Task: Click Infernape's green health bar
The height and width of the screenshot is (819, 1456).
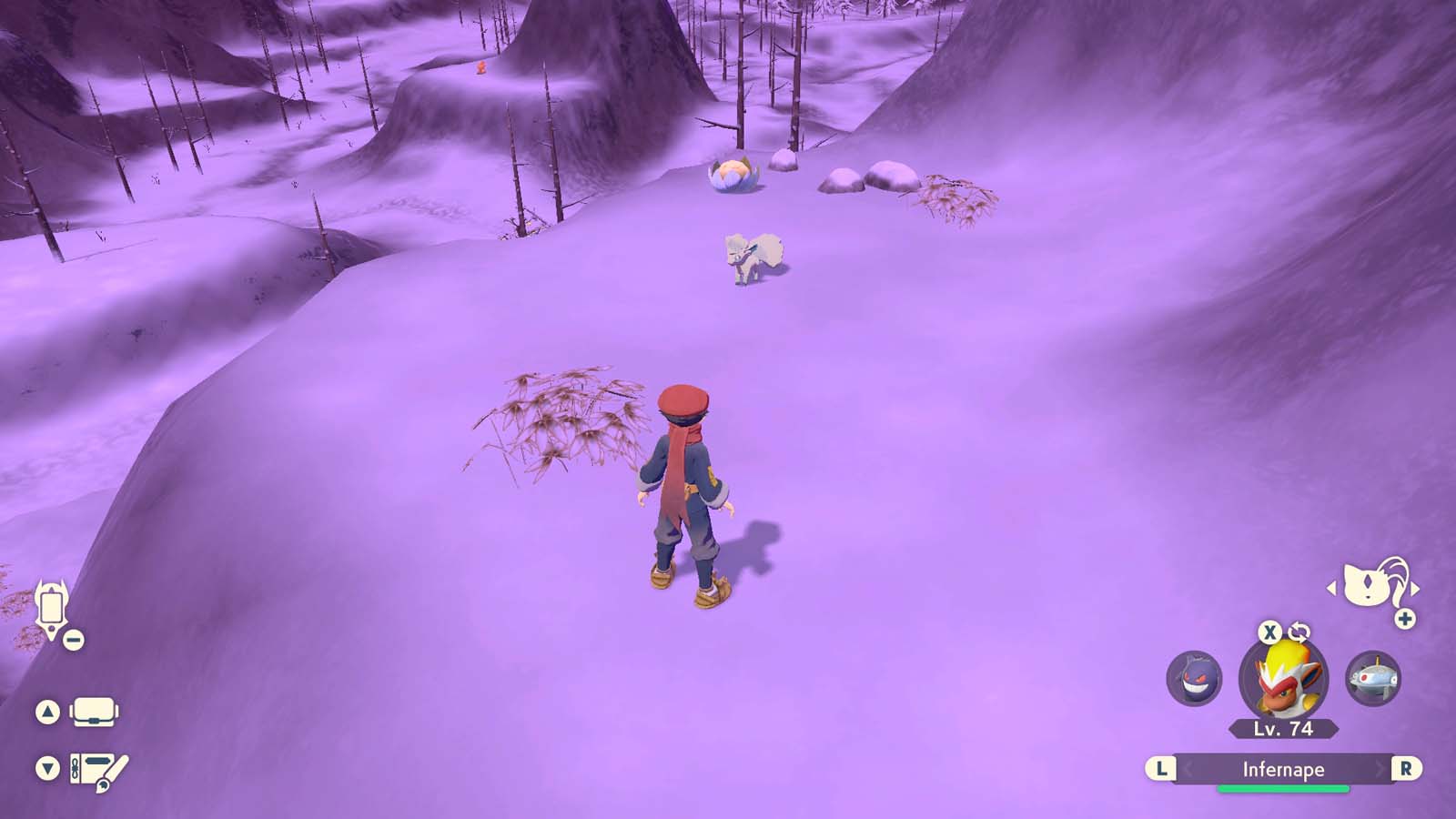Action: click(x=1282, y=788)
